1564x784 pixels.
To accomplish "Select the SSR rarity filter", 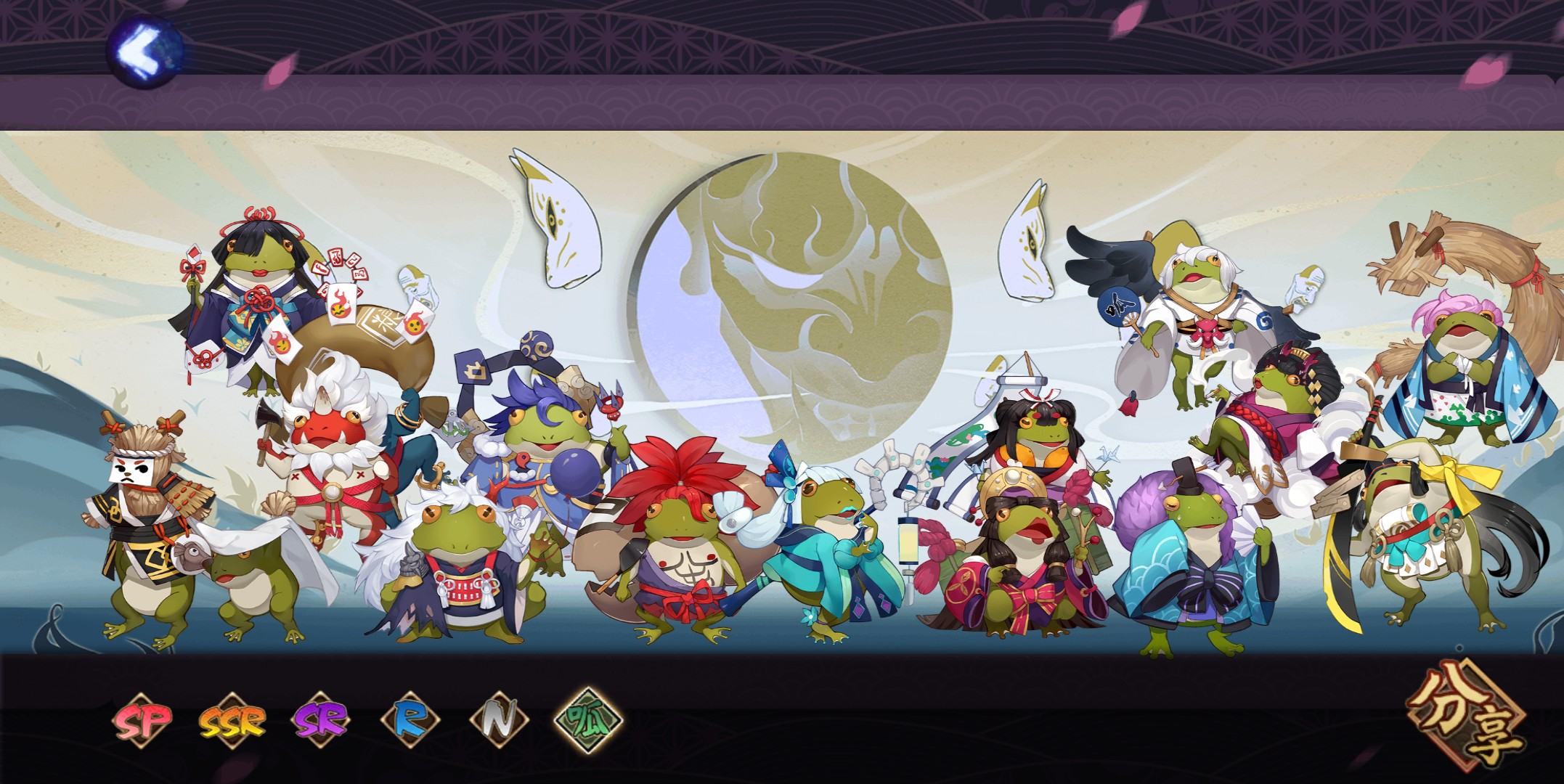I will point(232,721).
